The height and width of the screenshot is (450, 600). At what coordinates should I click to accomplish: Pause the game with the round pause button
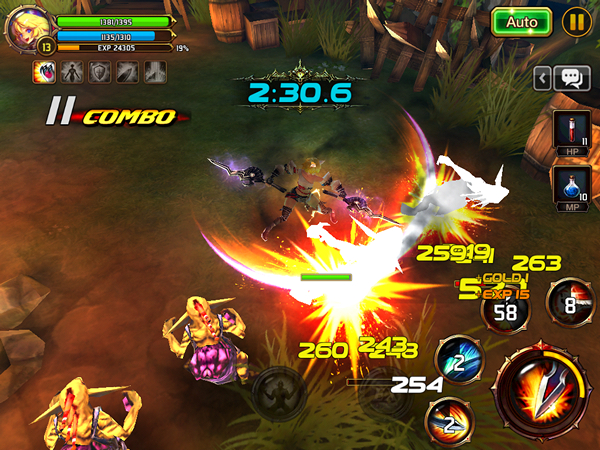(576, 22)
